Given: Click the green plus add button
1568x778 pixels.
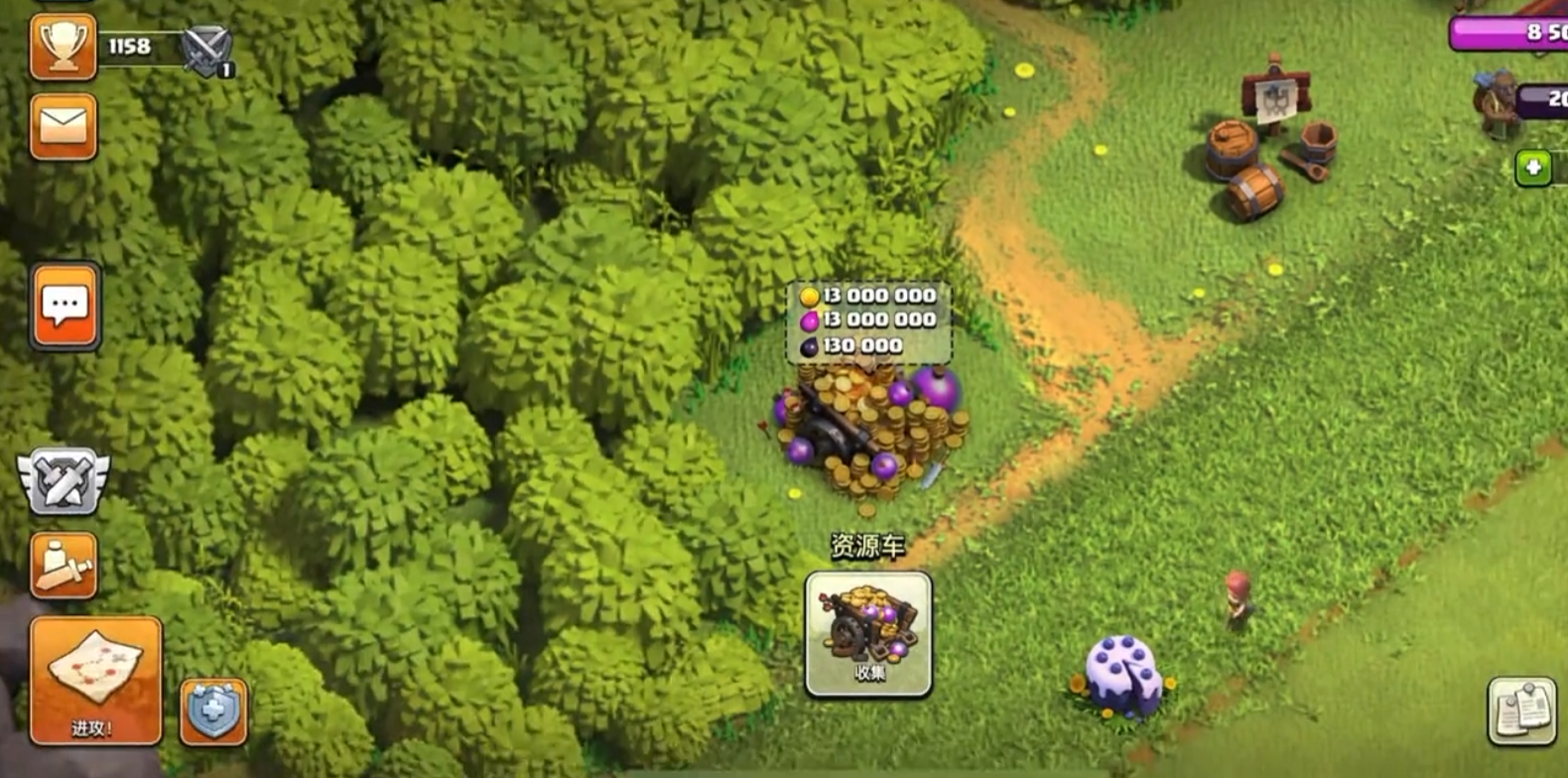Looking at the screenshot, I should point(1533,168).
